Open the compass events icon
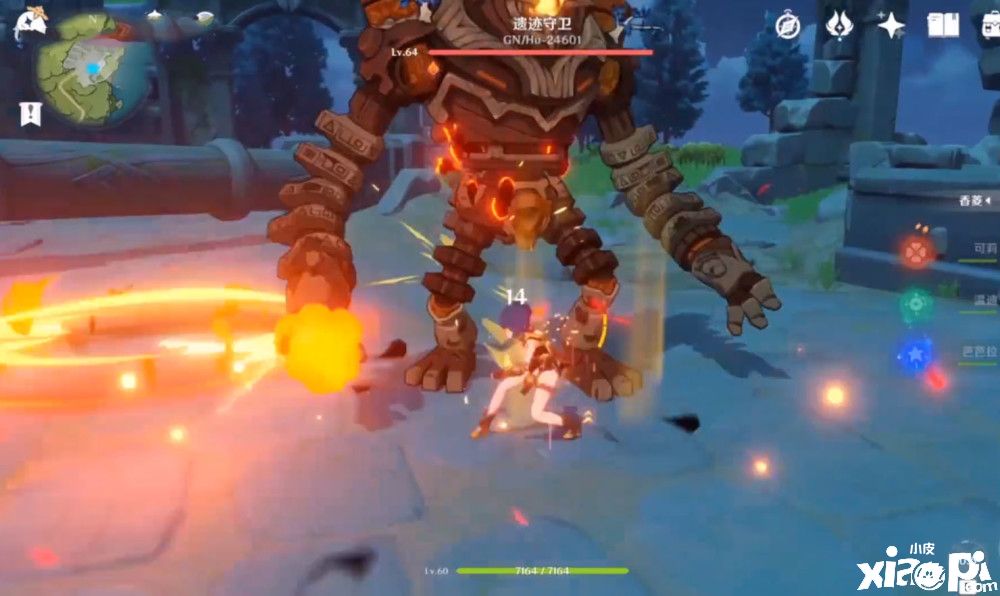 click(788, 25)
